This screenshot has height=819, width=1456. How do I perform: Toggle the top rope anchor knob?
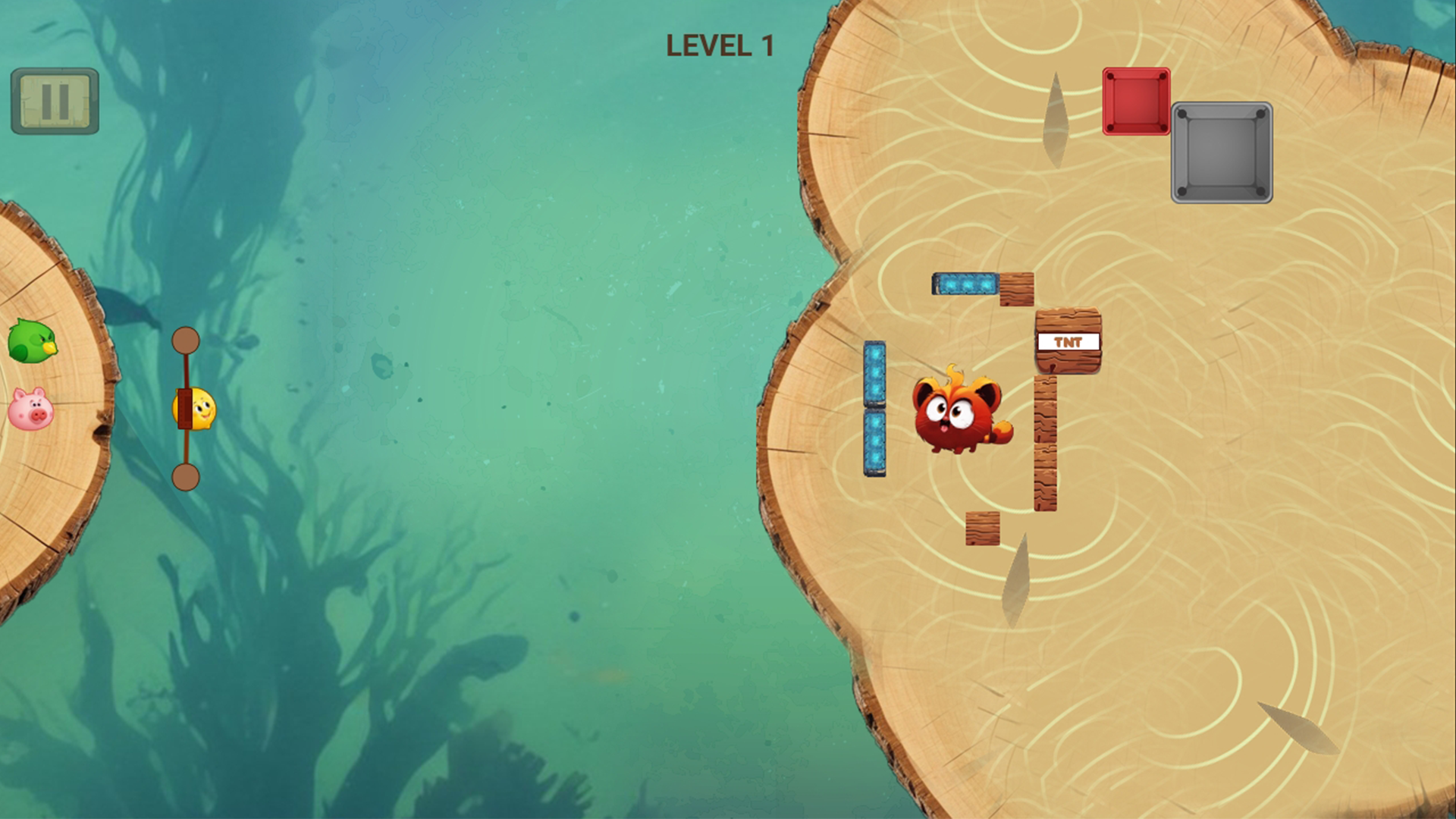pyautogui.click(x=185, y=340)
